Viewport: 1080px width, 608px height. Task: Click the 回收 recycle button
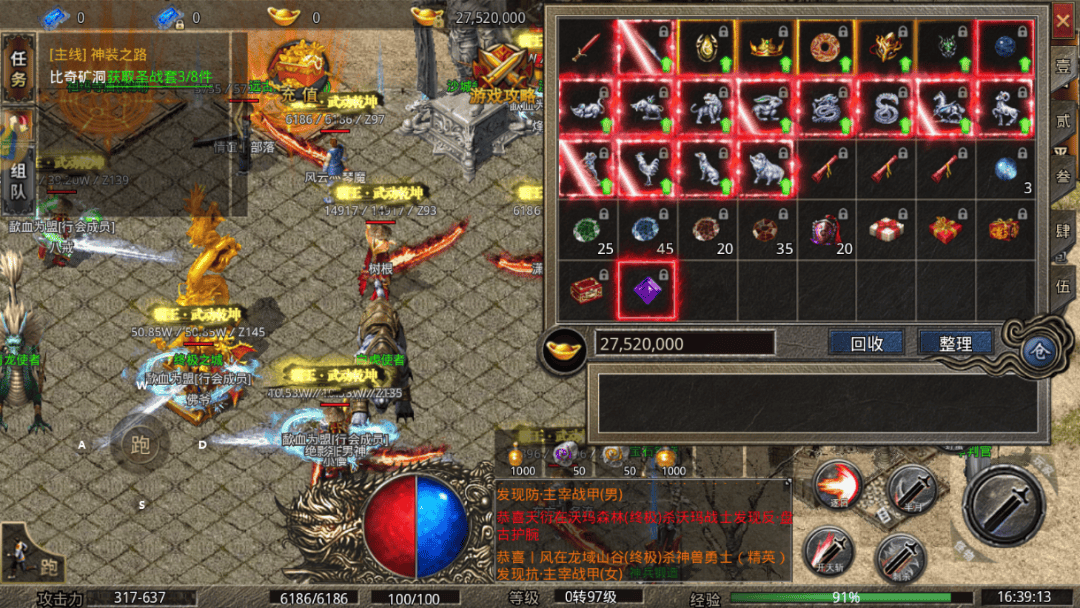866,343
